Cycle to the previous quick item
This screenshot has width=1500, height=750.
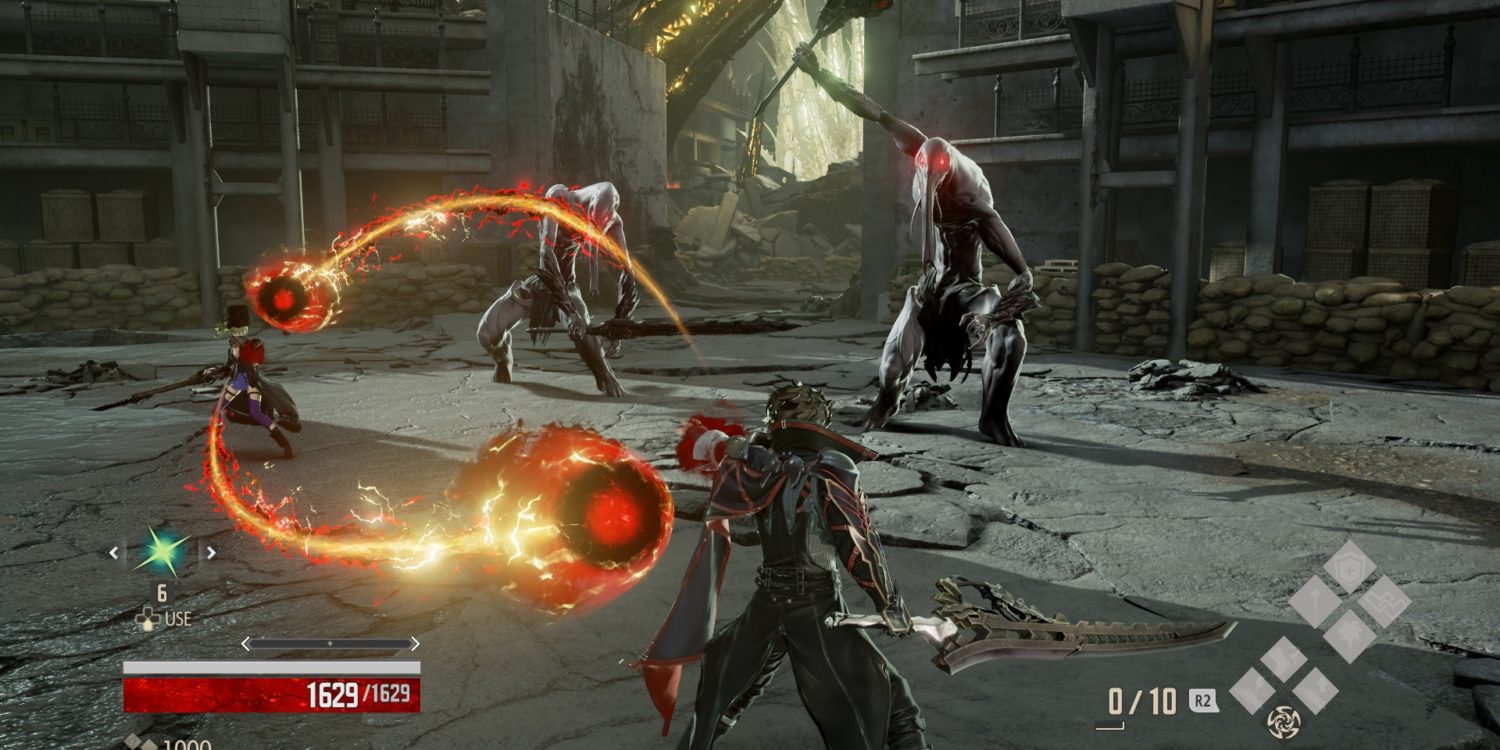[x=114, y=552]
